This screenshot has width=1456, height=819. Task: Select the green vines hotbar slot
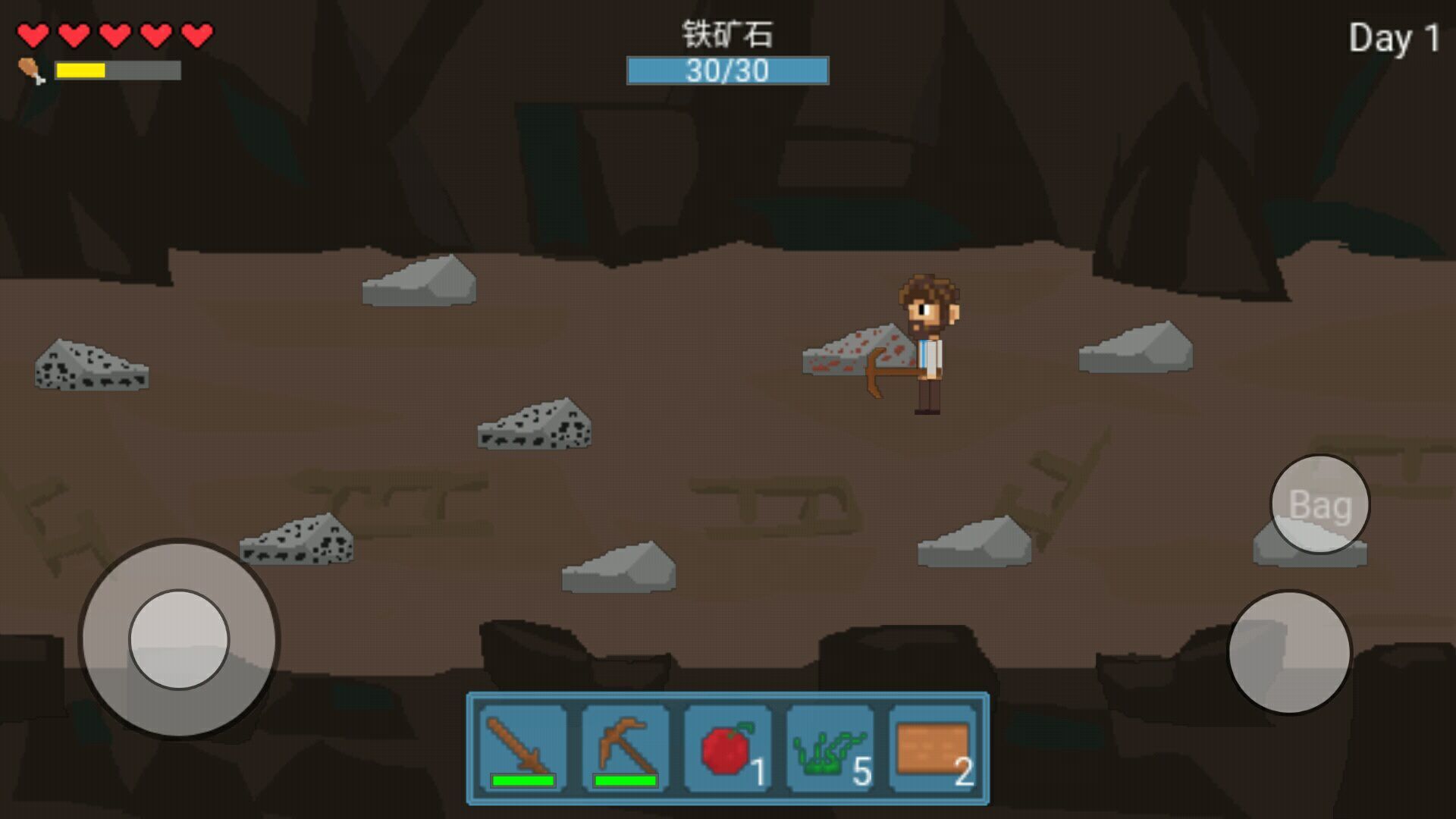click(x=830, y=749)
